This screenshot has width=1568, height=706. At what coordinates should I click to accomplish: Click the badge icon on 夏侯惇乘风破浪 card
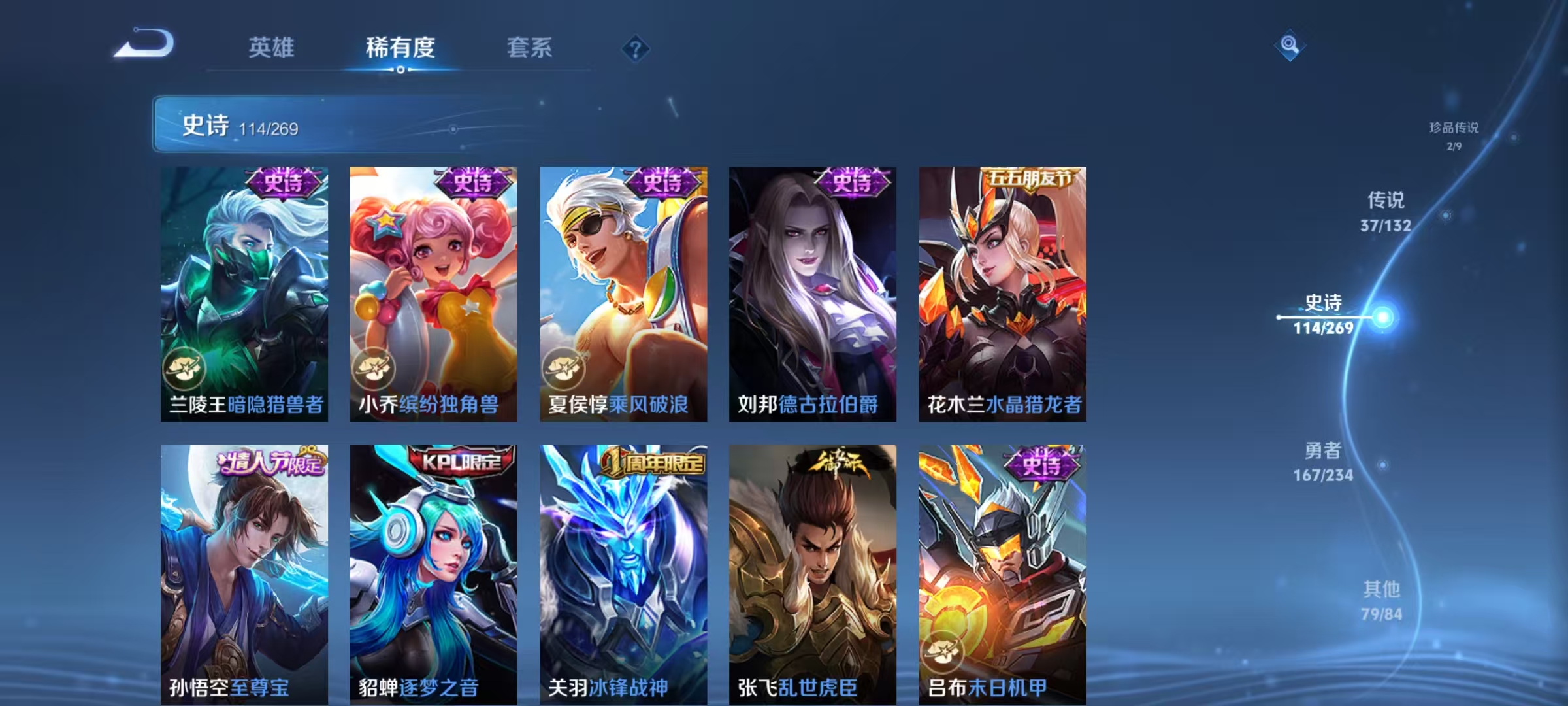click(563, 369)
